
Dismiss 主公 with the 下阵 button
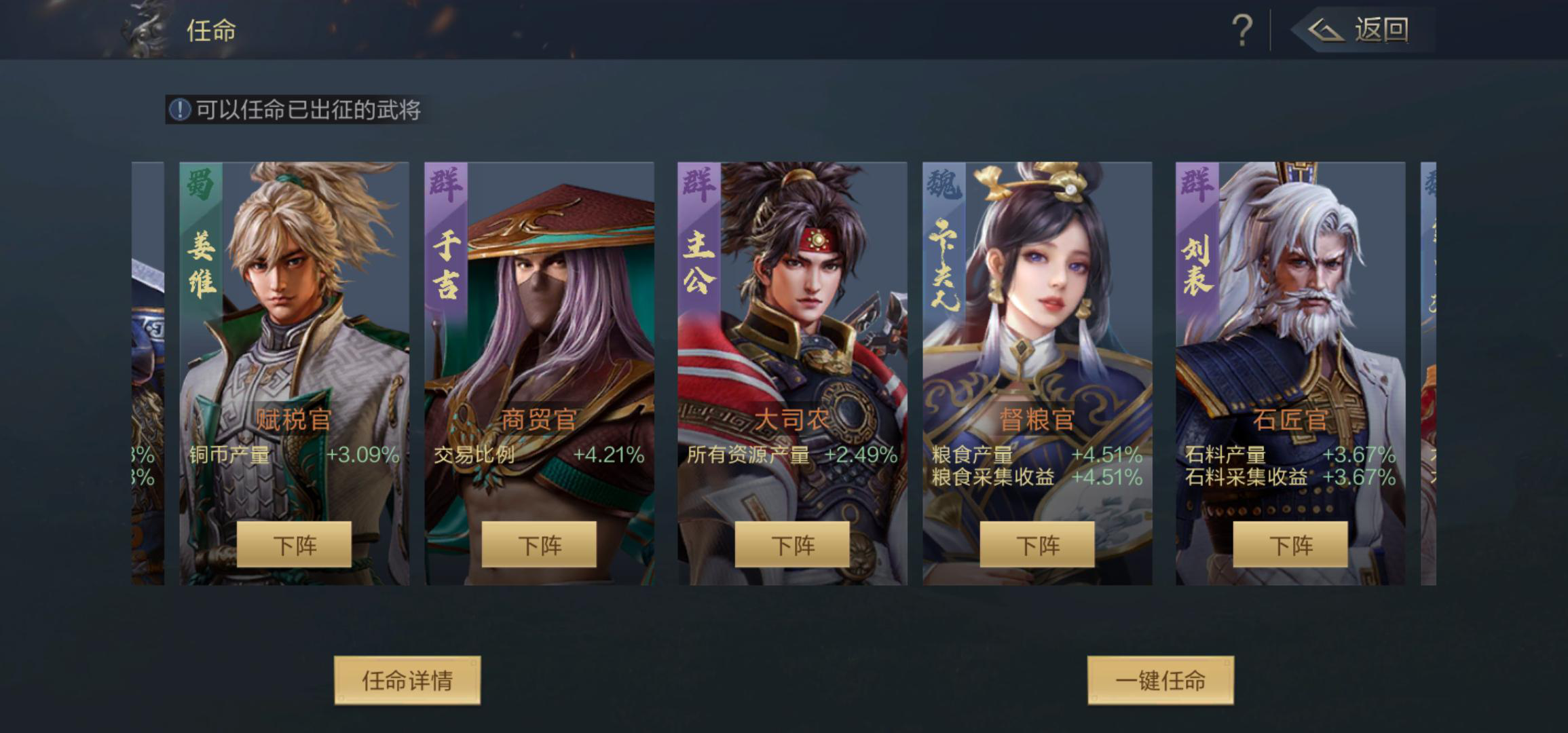coord(793,544)
